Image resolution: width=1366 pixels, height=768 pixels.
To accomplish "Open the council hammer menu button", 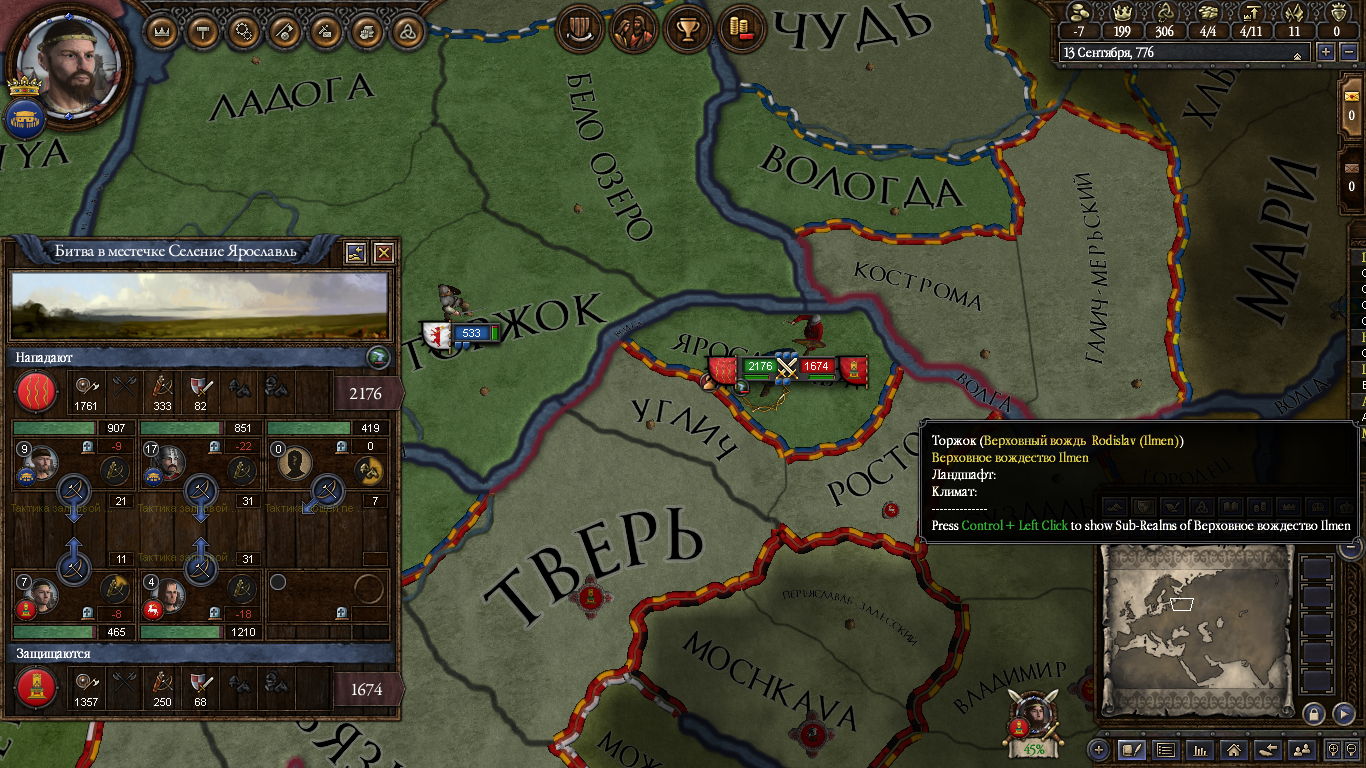I will pyautogui.click(x=203, y=31).
